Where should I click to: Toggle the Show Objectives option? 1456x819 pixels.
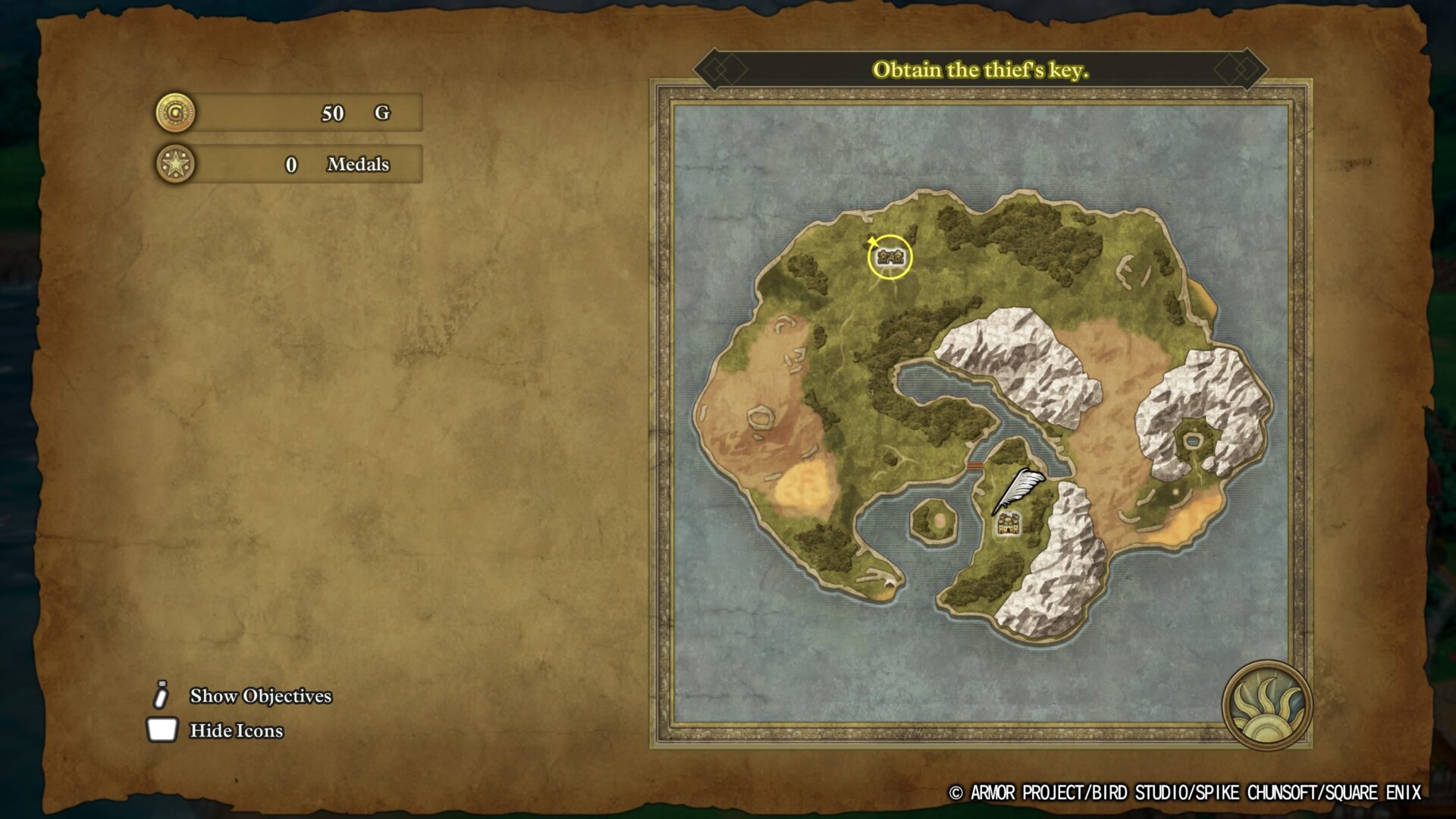(x=260, y=695)
